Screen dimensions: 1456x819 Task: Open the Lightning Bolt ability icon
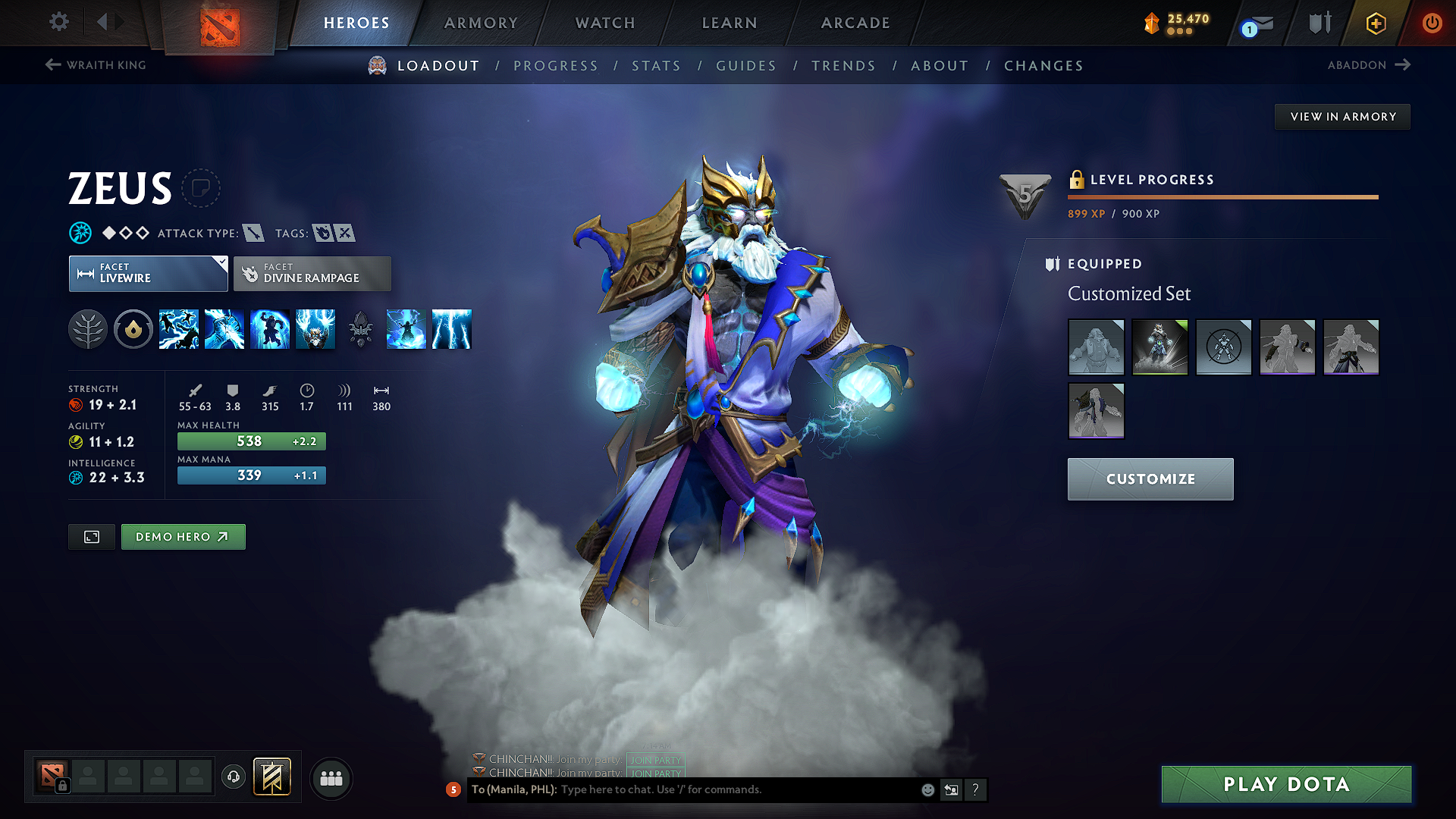pos(225,329)
